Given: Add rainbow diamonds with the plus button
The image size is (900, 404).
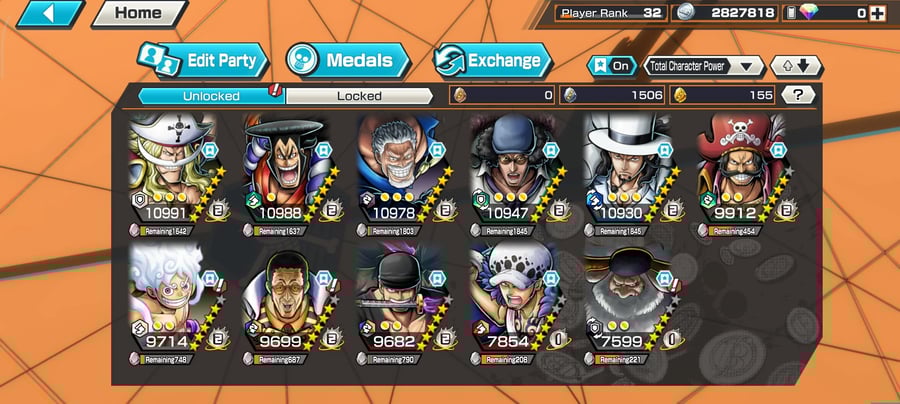Looking at the screenshot, I should click(877, 13).
